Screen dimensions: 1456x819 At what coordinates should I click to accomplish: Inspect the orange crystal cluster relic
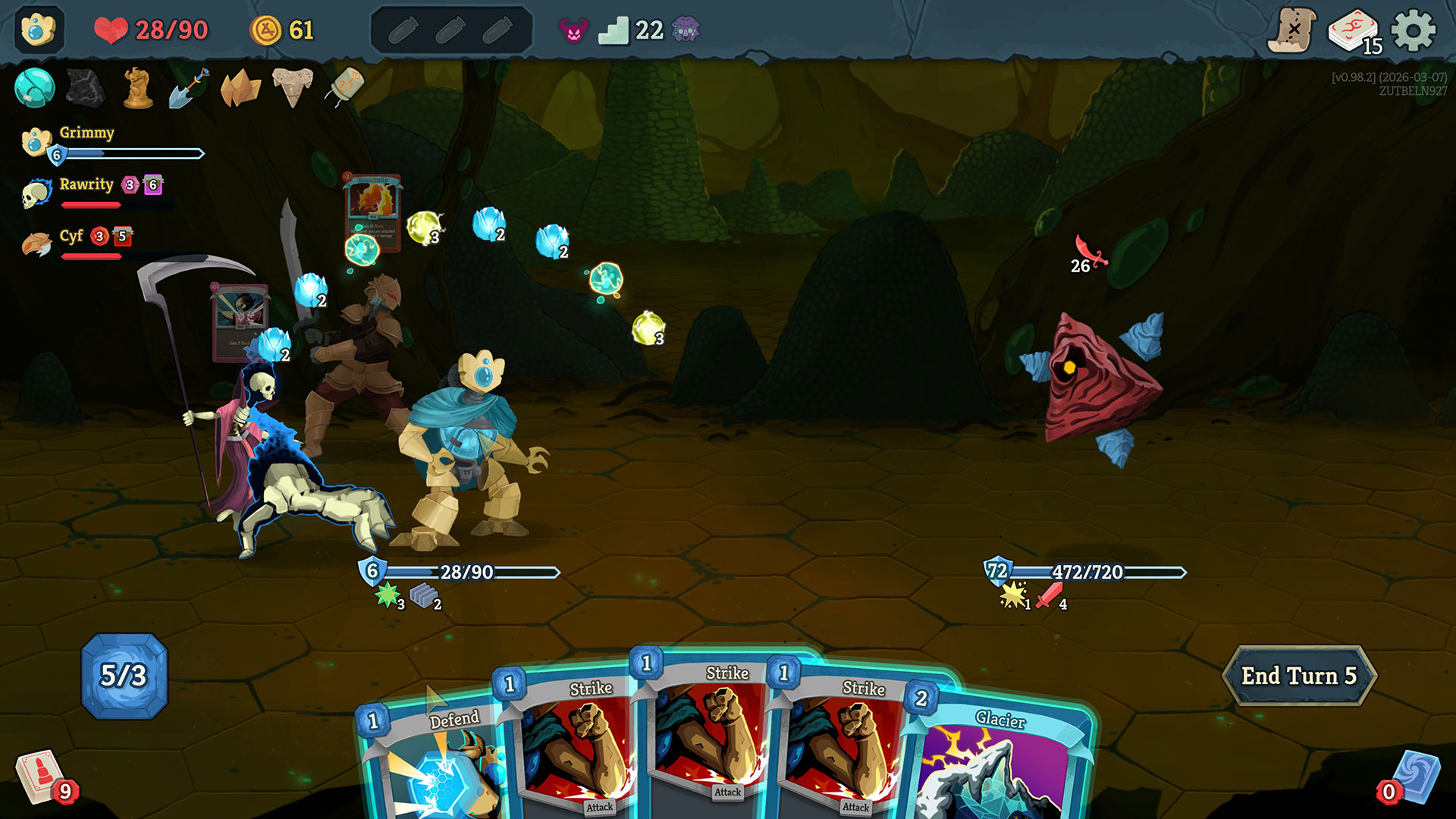(x=240, y=88)
